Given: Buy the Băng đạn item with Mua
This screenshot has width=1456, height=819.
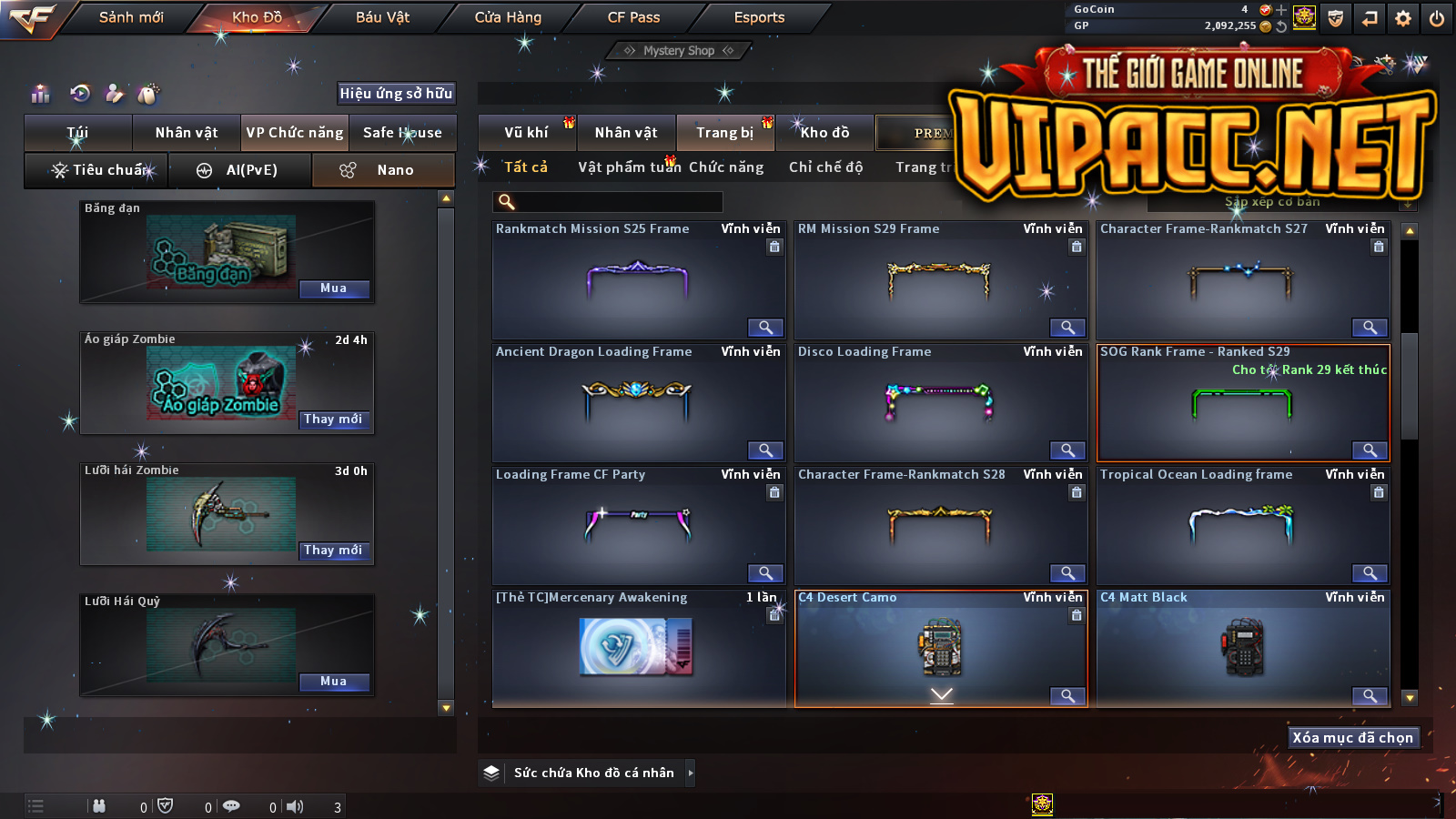Looking at the screenshot, I should (x=334, y=288).
